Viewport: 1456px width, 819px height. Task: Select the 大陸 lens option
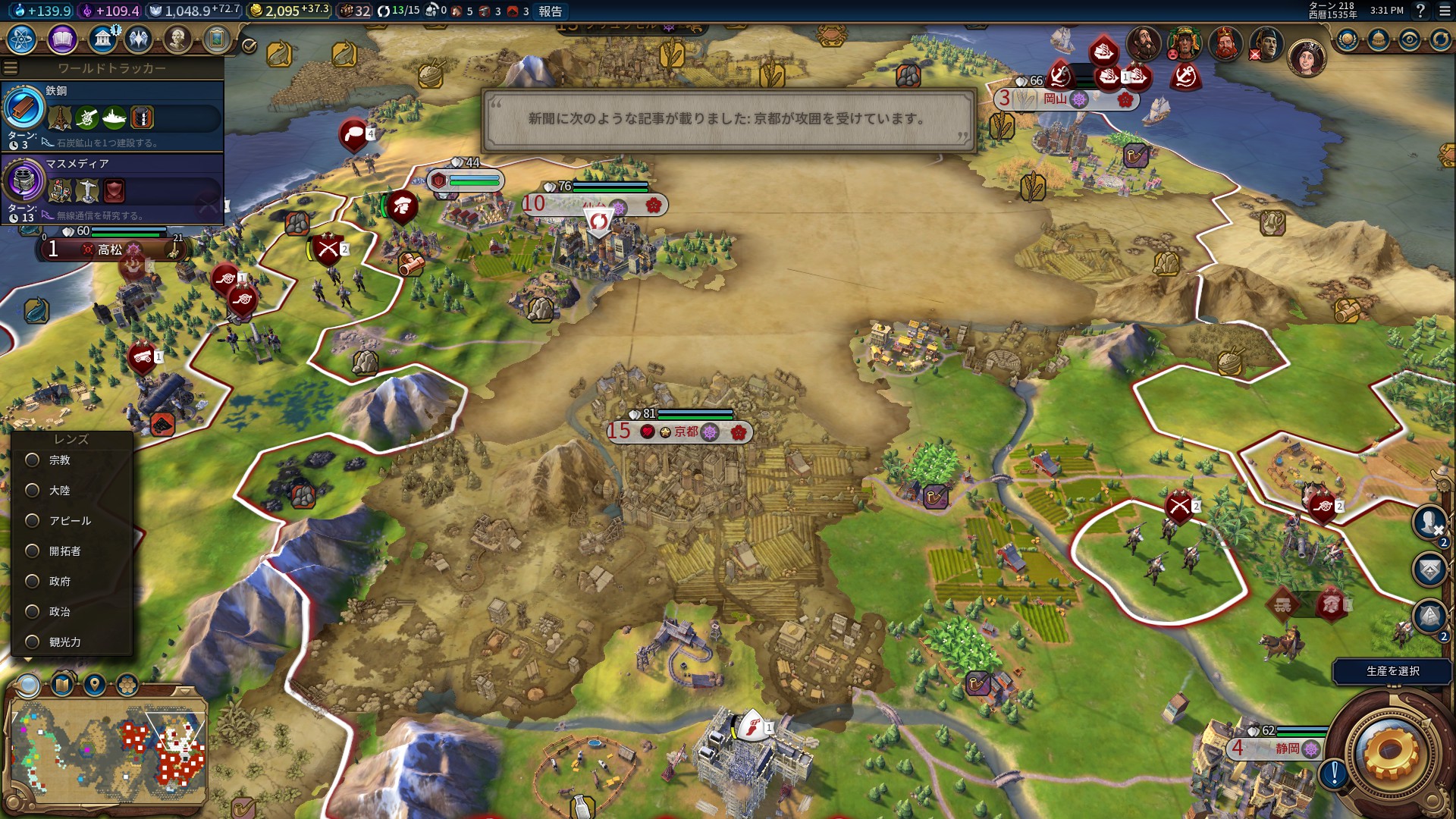click(x=33, y=491)
